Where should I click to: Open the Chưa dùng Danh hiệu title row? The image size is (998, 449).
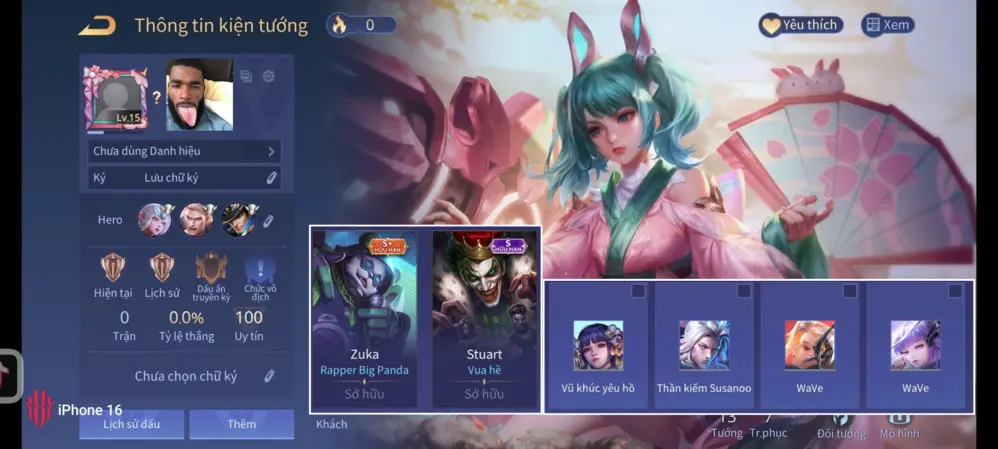[x=184, y=151]
